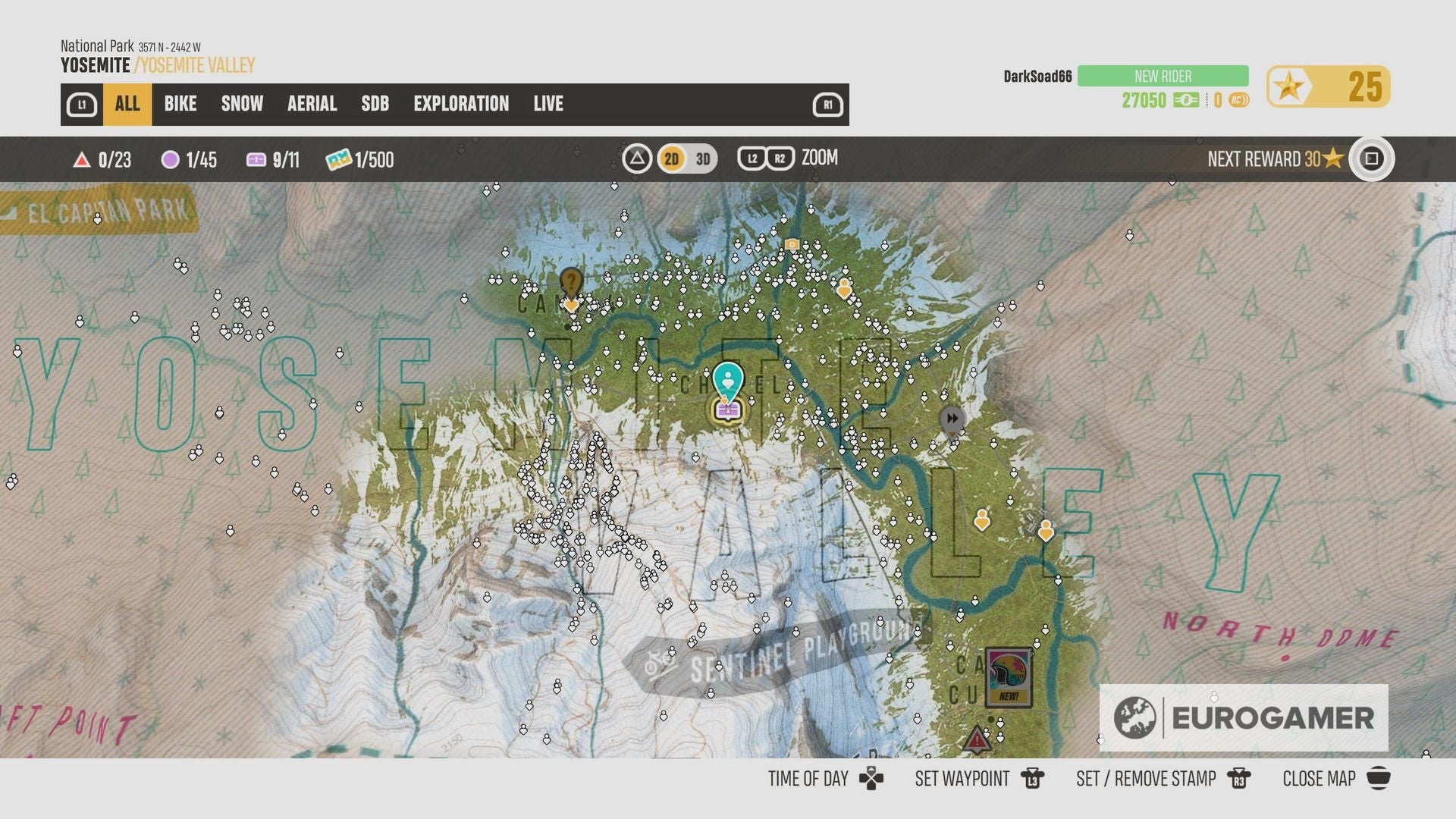The image size is (1456, 819).
Task: Open the LIVE events category
Action: pyautogui.click(x=548, y=104)
